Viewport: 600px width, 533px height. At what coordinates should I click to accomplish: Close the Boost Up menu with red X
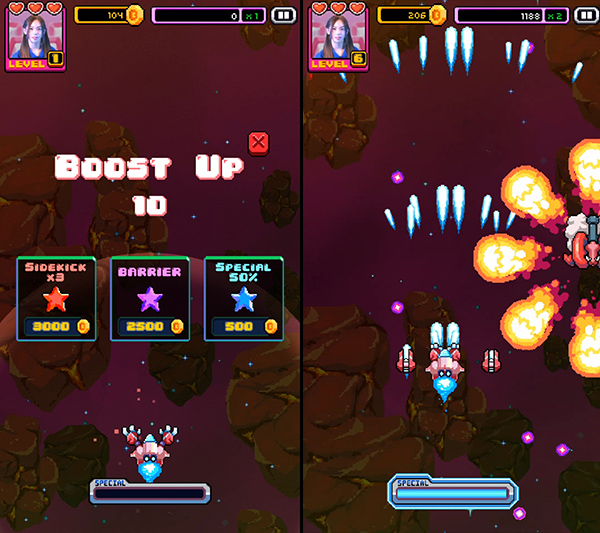click(258, 142)
